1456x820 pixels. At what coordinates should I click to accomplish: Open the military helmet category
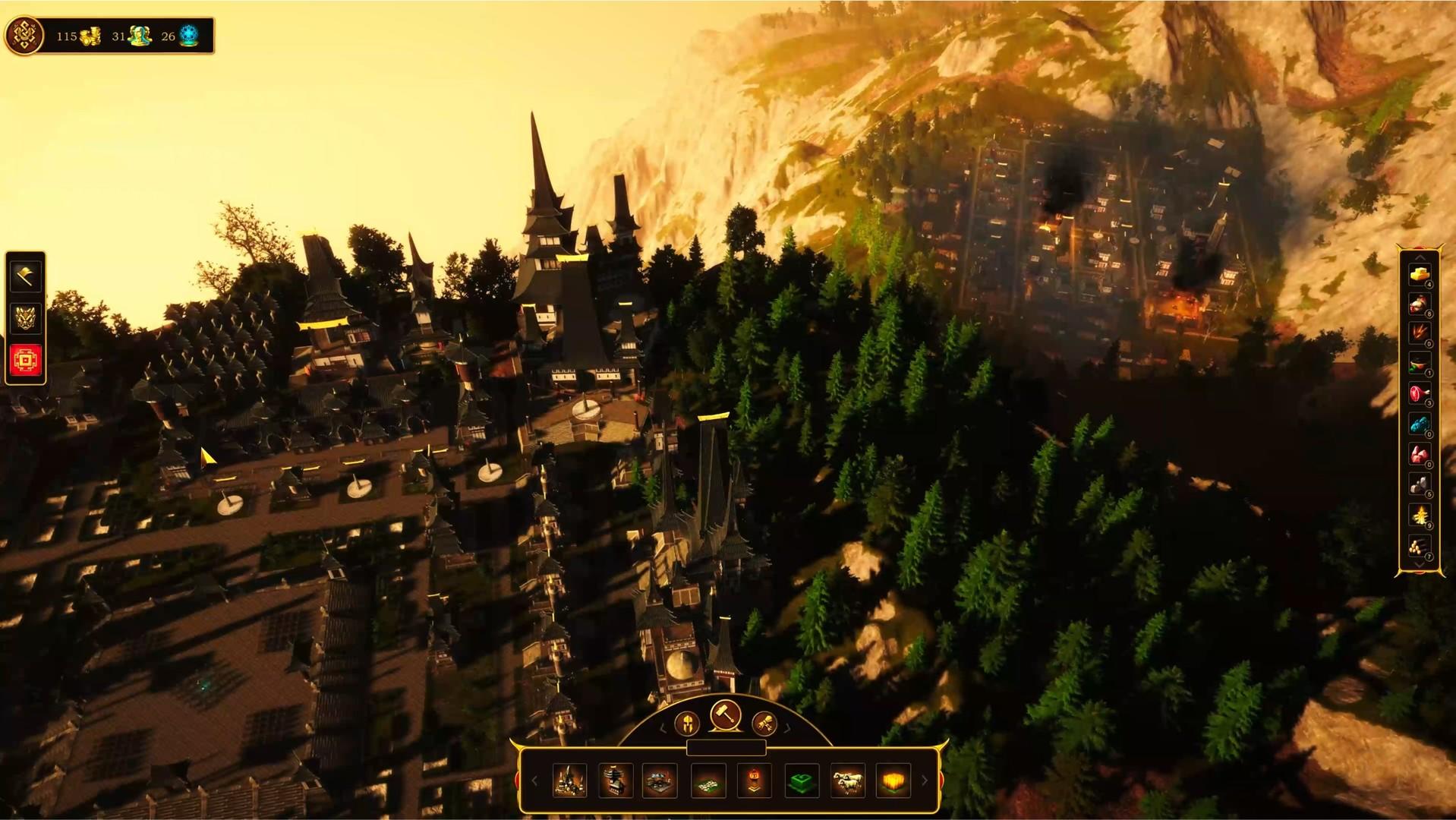pos(687,724)
